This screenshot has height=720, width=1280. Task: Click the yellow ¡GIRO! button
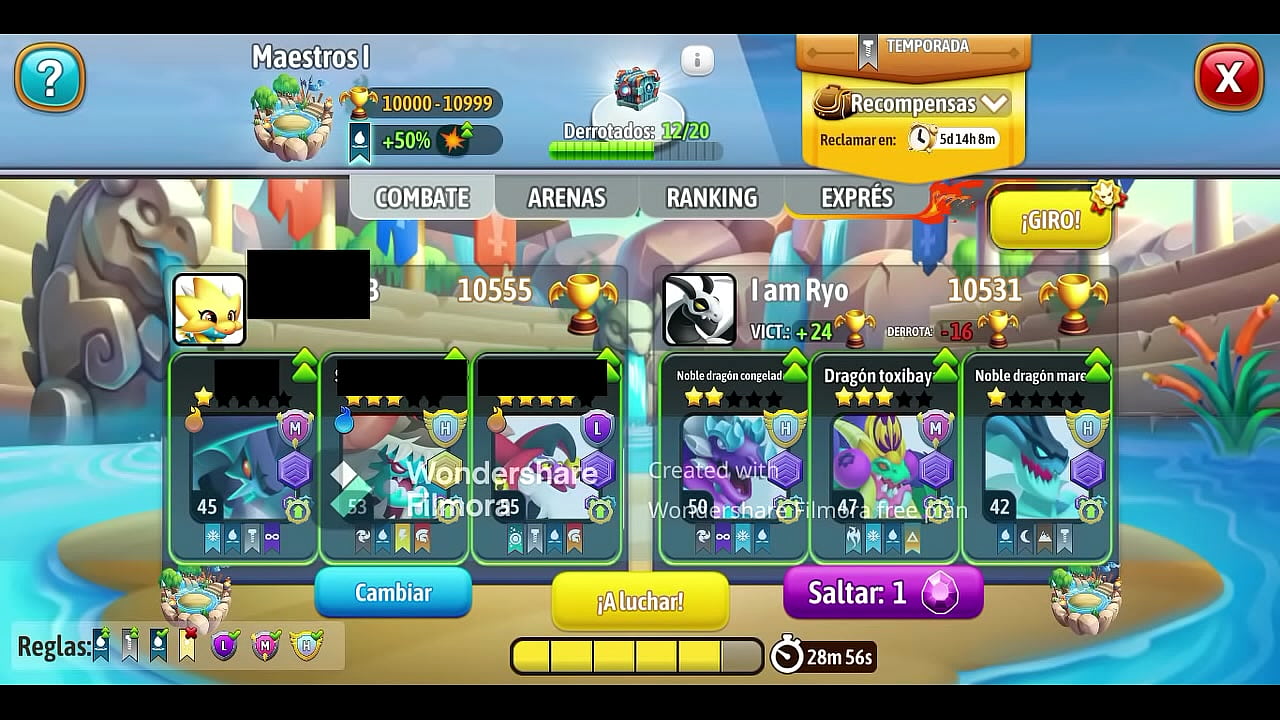point(1050,220)
